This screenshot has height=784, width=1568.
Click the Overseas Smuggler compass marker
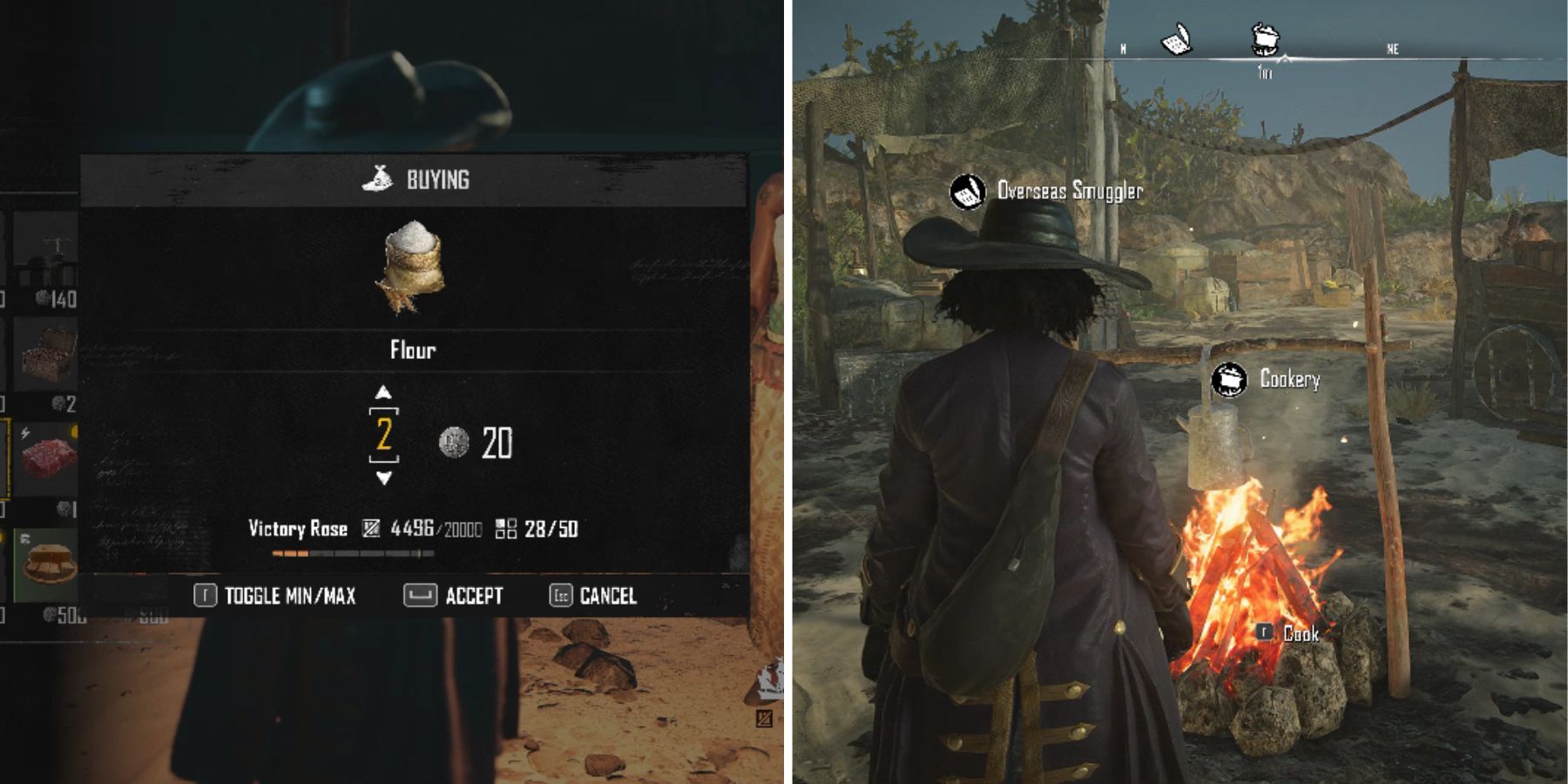click(x=1176, y=40)
